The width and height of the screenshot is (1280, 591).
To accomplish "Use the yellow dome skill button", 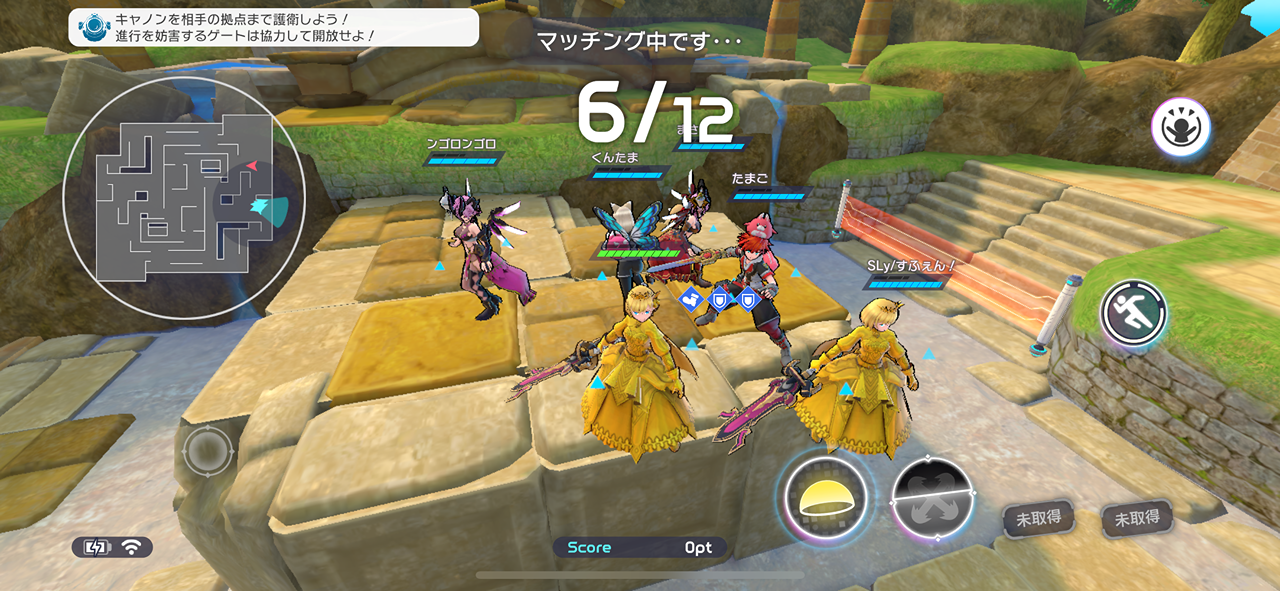I will click(x=825, y=495).
